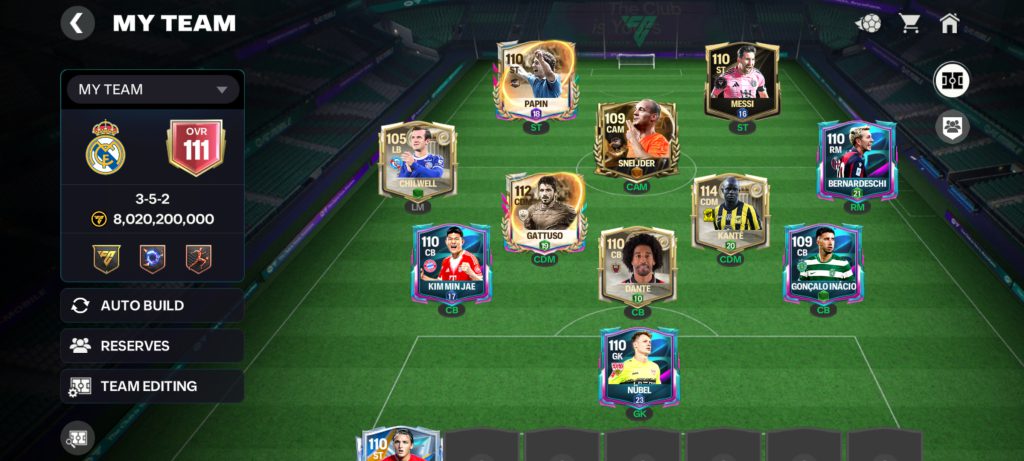Open the soccer ball icon menu

point(868,23)
